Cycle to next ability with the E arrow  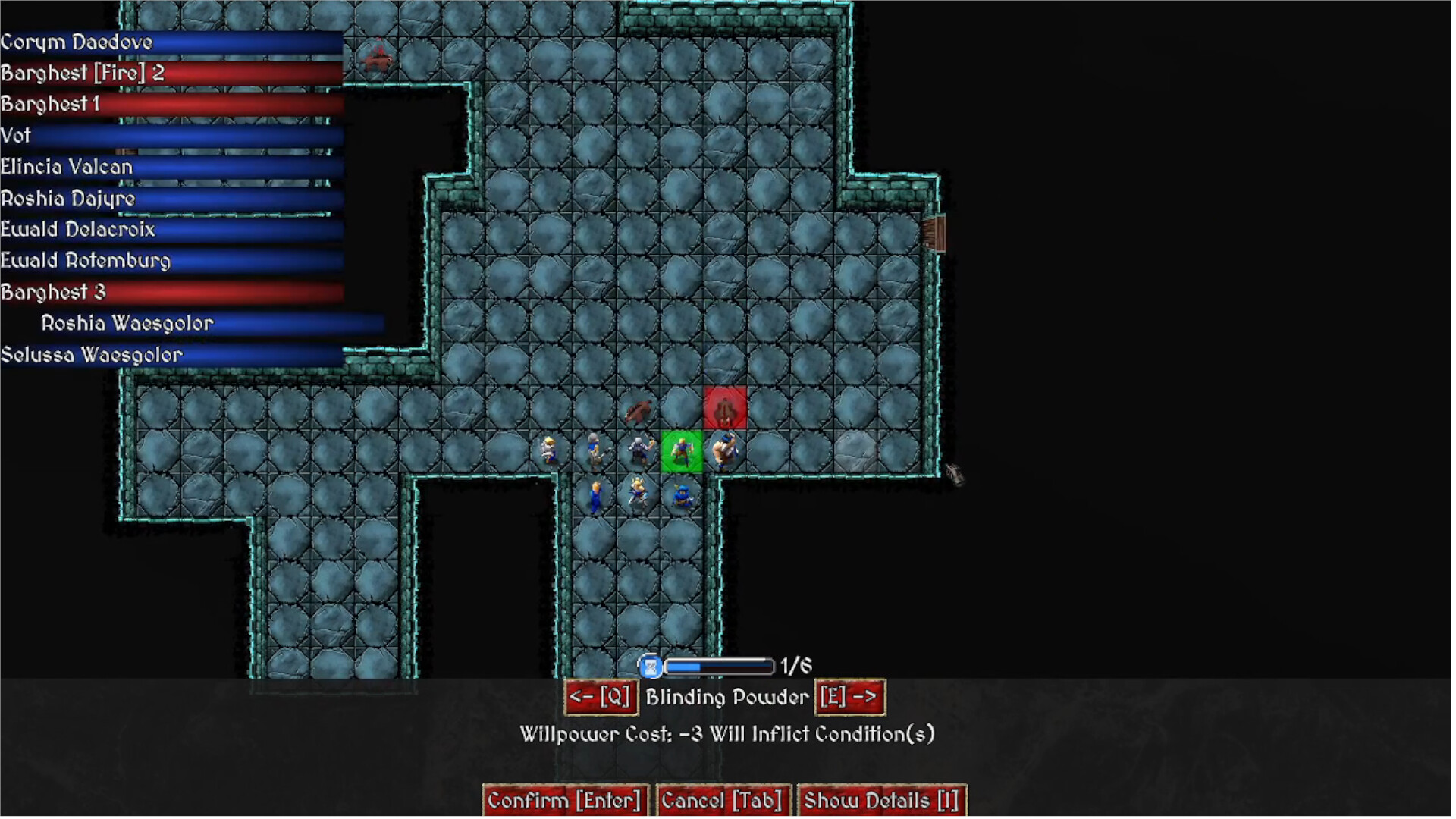[x=849, y=697]
